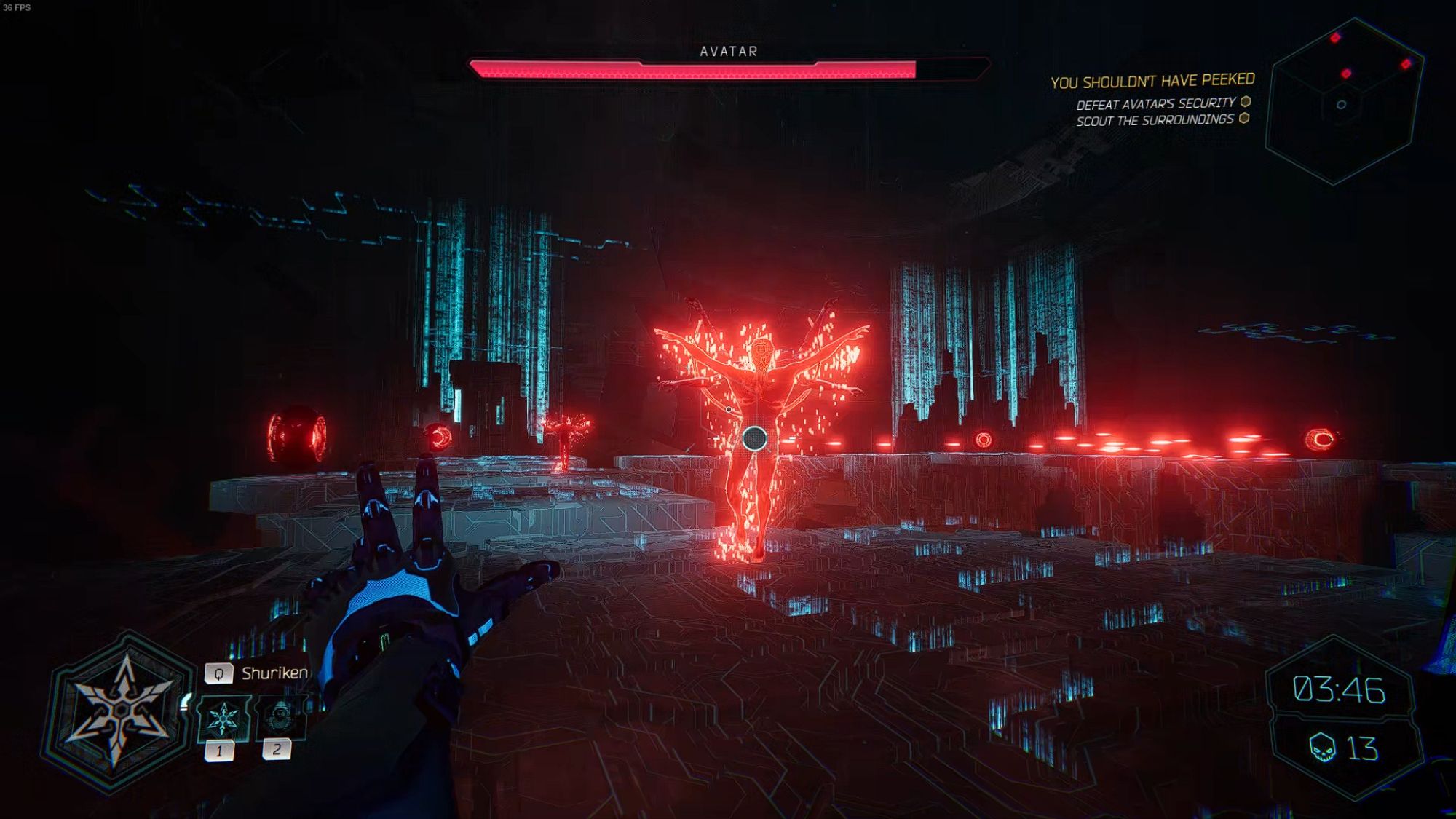The width and height of the screenshot is (1456, 819).
Task: Select the Scout the Surroundings objective
Action: [1155, 120]
